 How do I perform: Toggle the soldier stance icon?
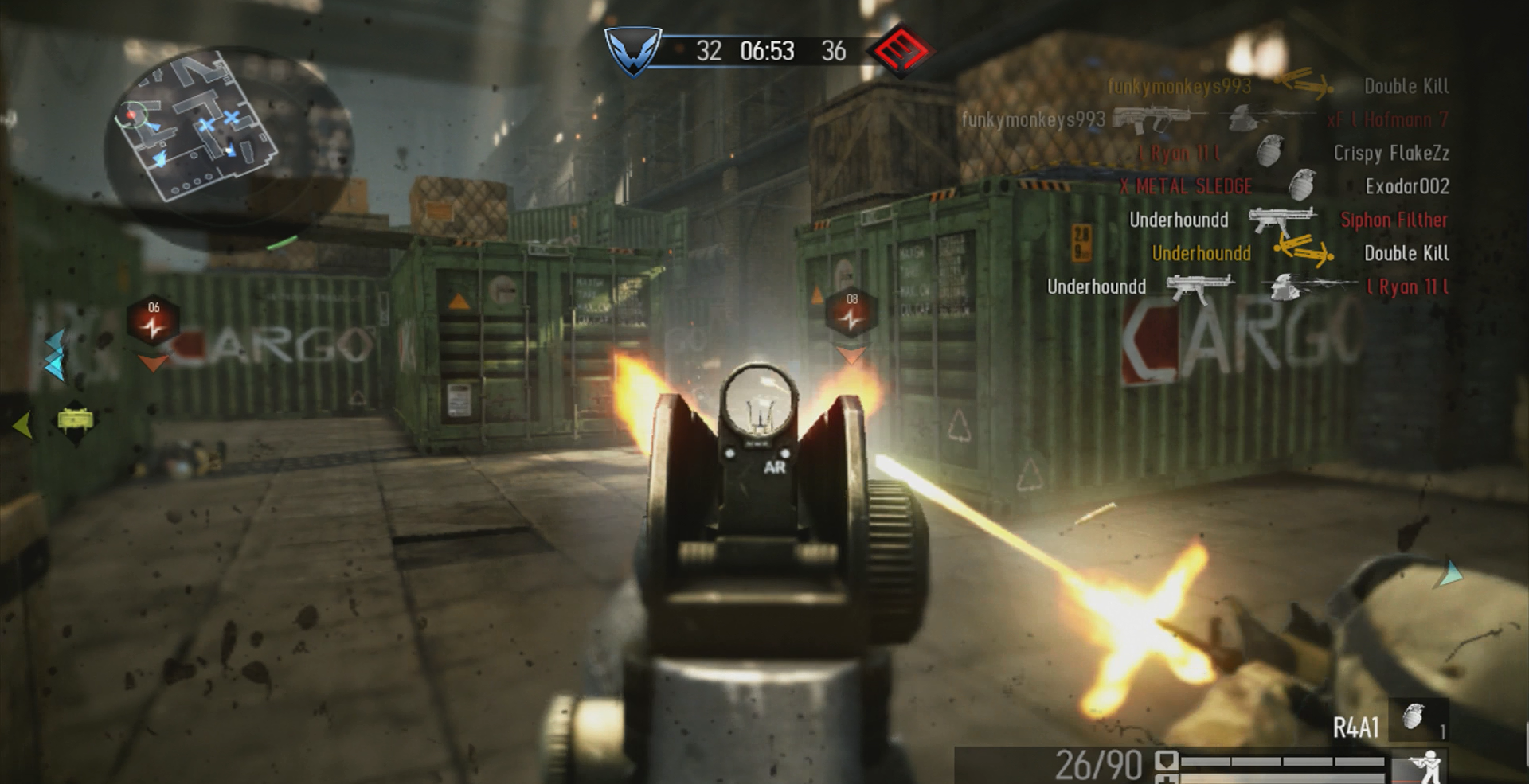pos(1420,767)
